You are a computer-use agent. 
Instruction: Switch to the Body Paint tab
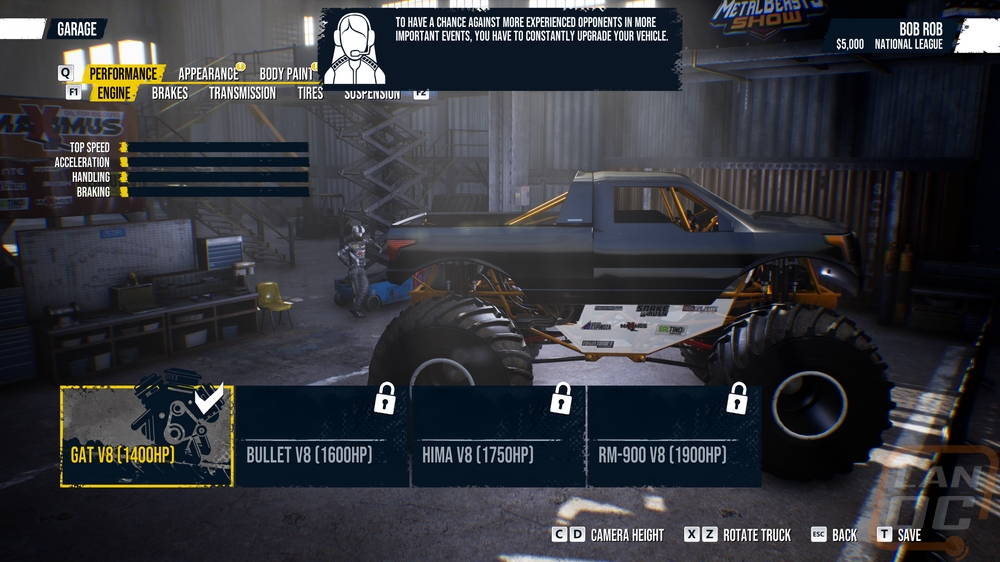[x=286, y=73]
